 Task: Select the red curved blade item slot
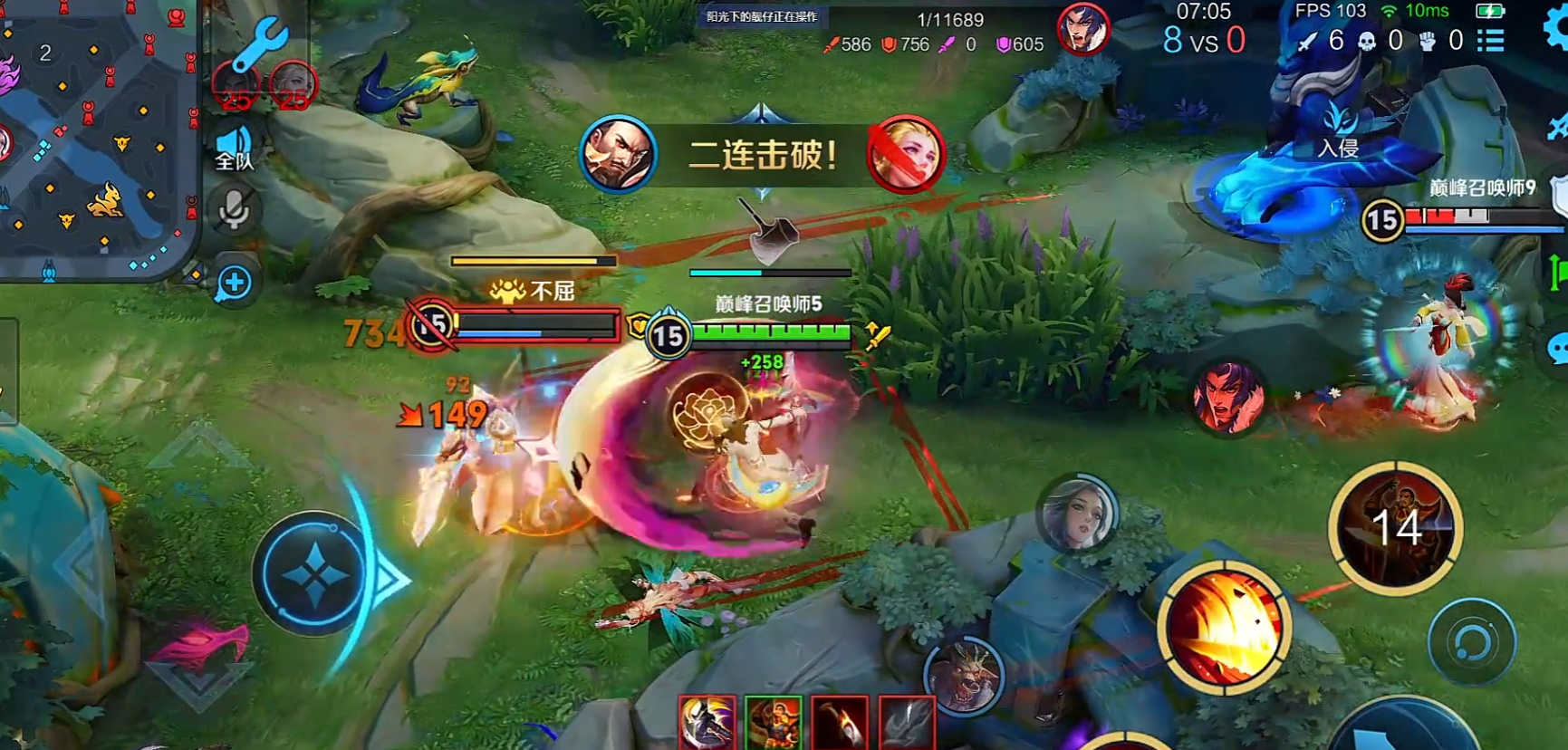click(840, 723)
